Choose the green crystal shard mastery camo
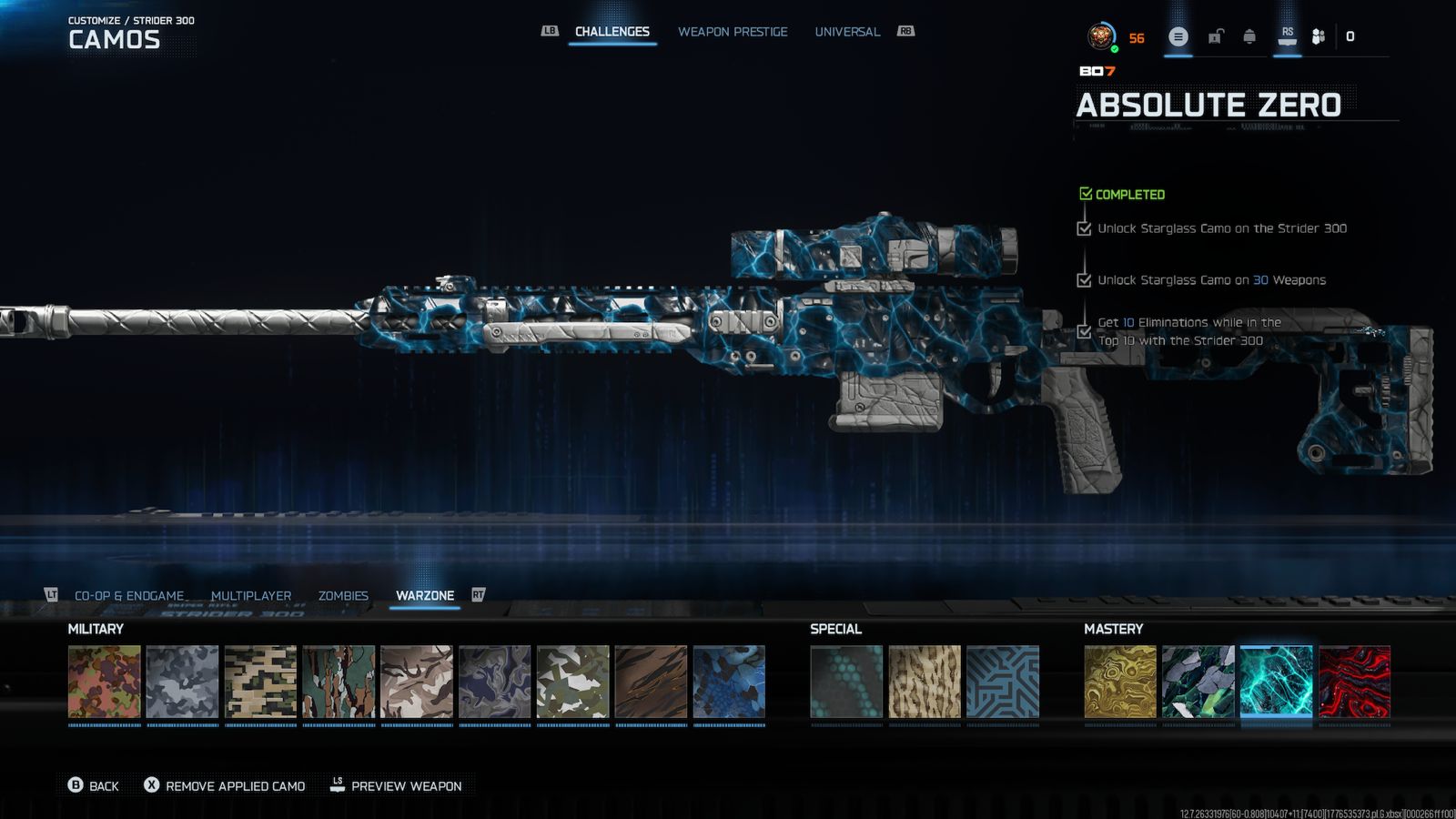 pyautogui.click(x=1198, y=682)
